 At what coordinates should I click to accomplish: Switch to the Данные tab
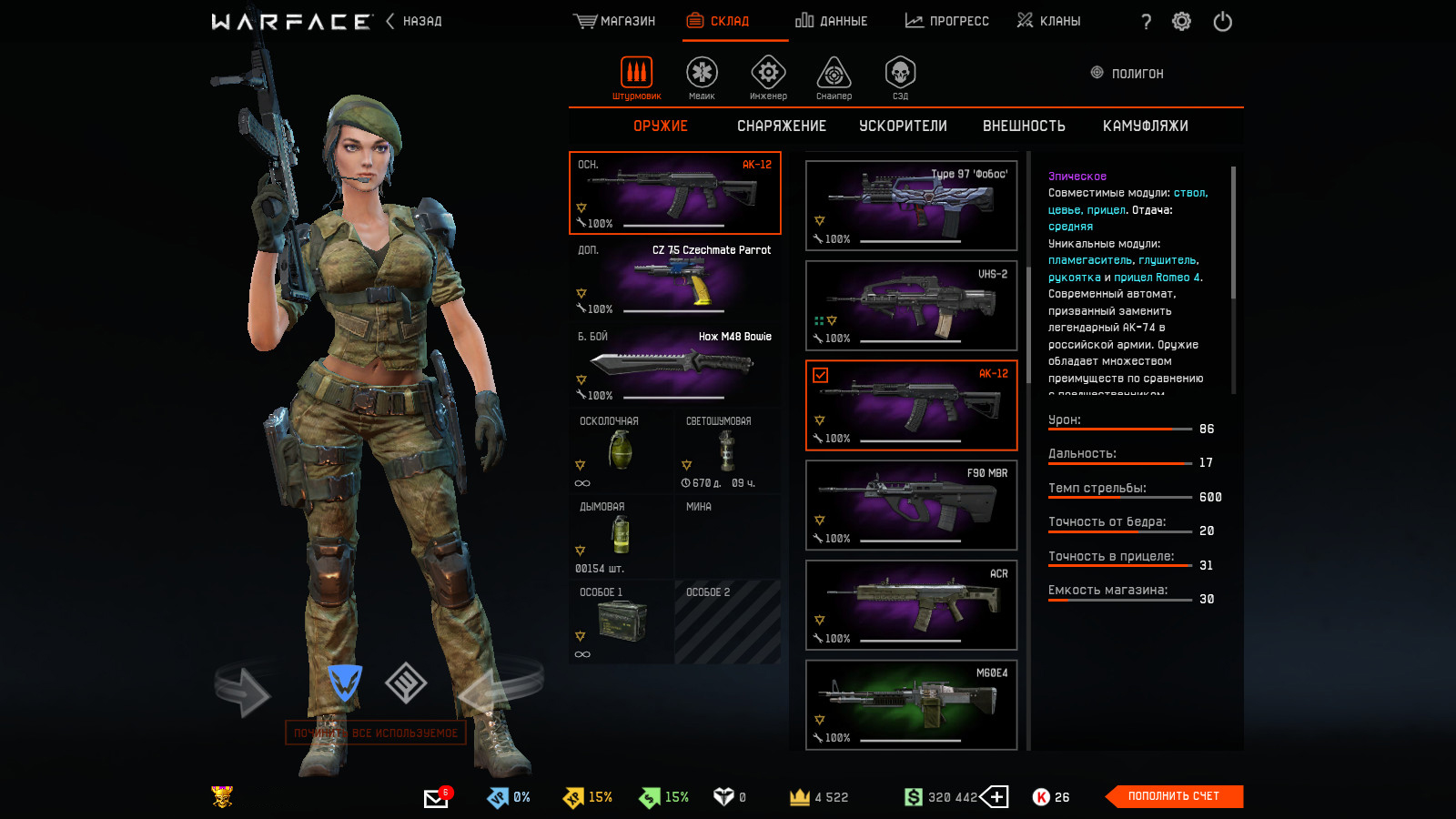click(x=832, y=21)
